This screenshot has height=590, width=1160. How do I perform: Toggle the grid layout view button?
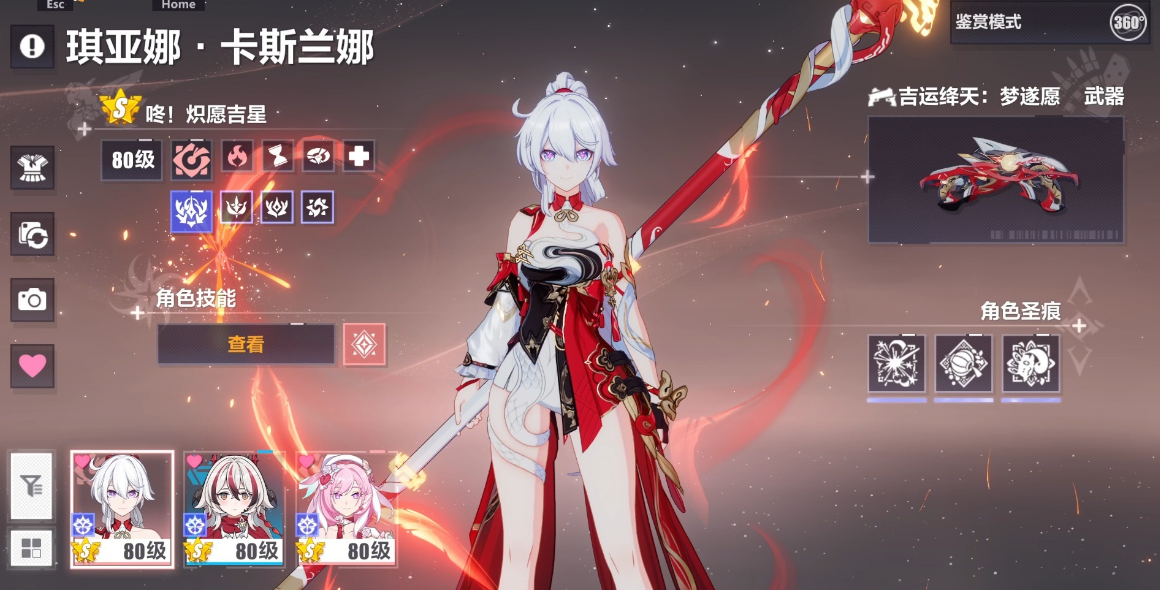click(x=32, y=548)
